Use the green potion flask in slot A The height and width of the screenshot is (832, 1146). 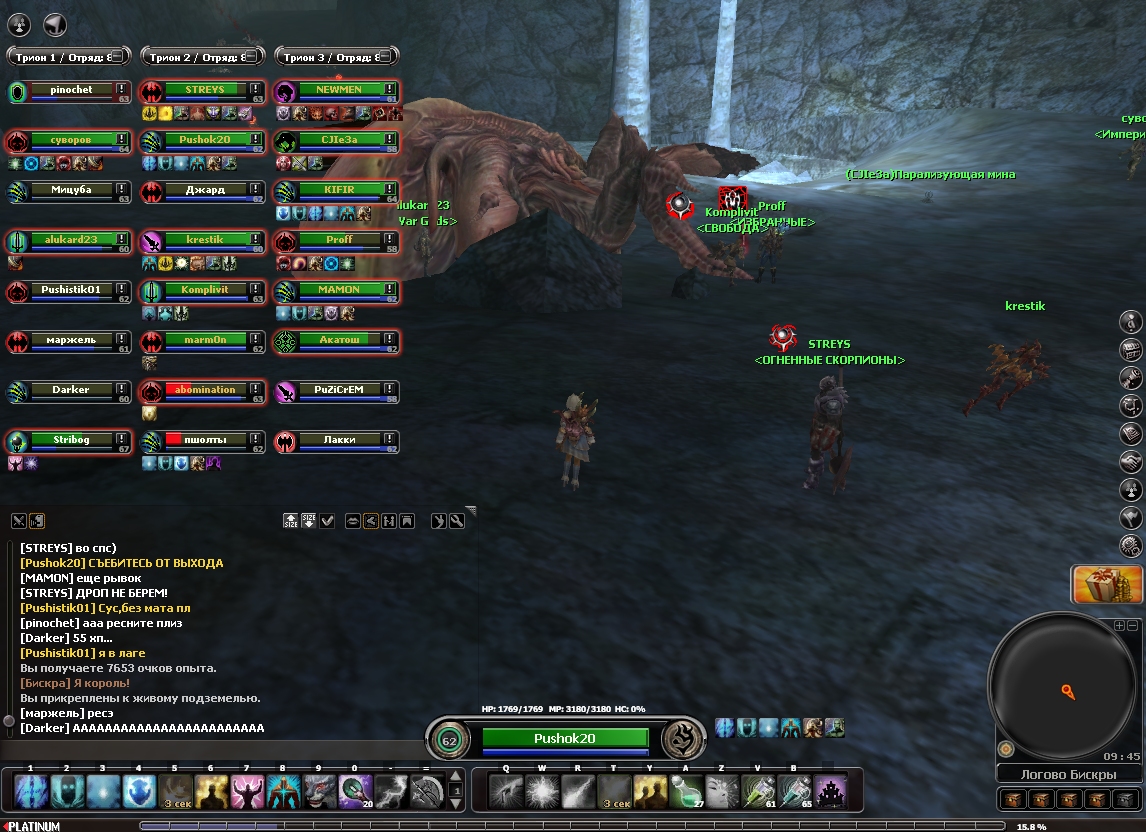(x=685, y=792)
